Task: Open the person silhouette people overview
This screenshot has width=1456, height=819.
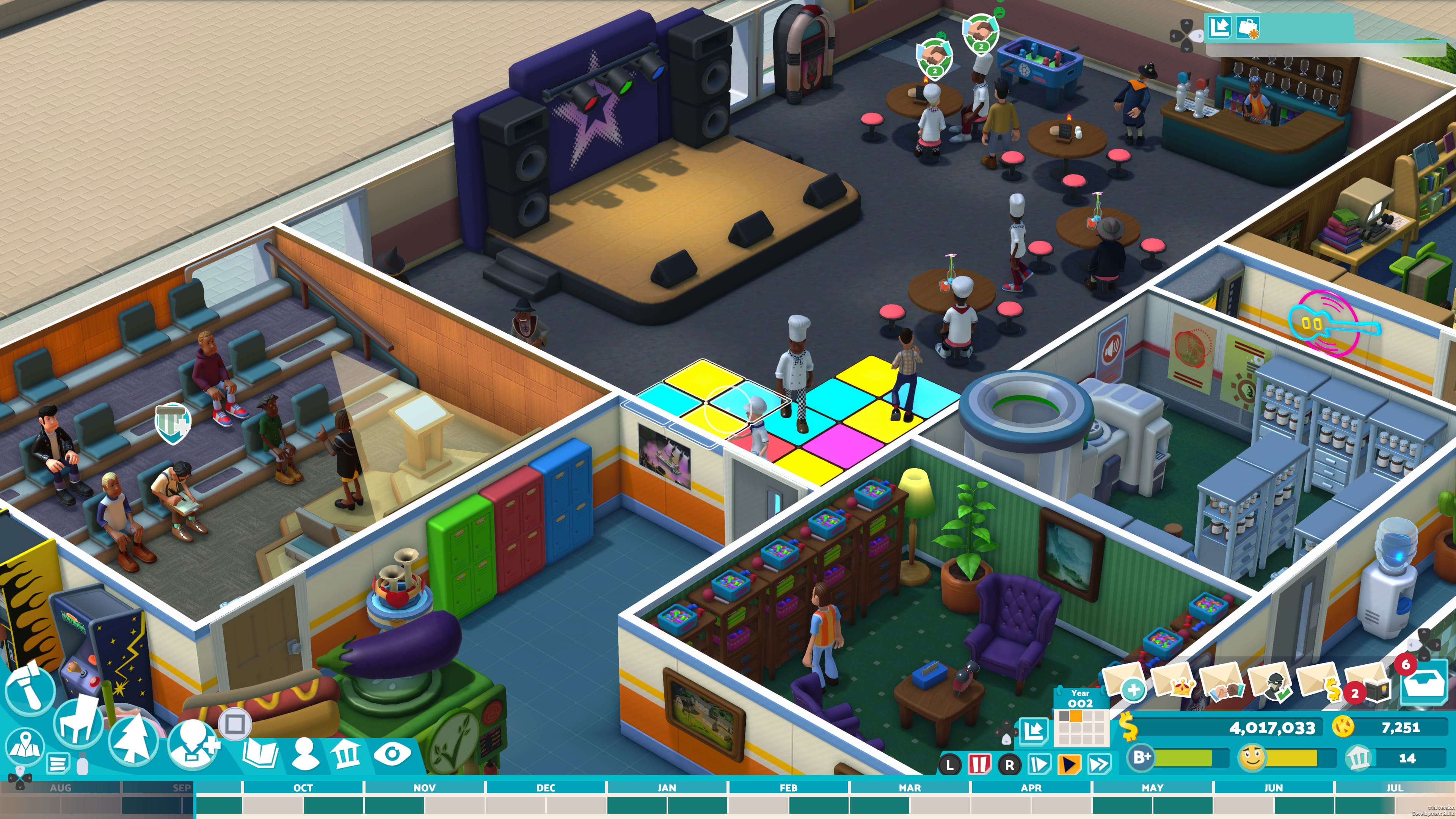Action: [x=305, y=754]
